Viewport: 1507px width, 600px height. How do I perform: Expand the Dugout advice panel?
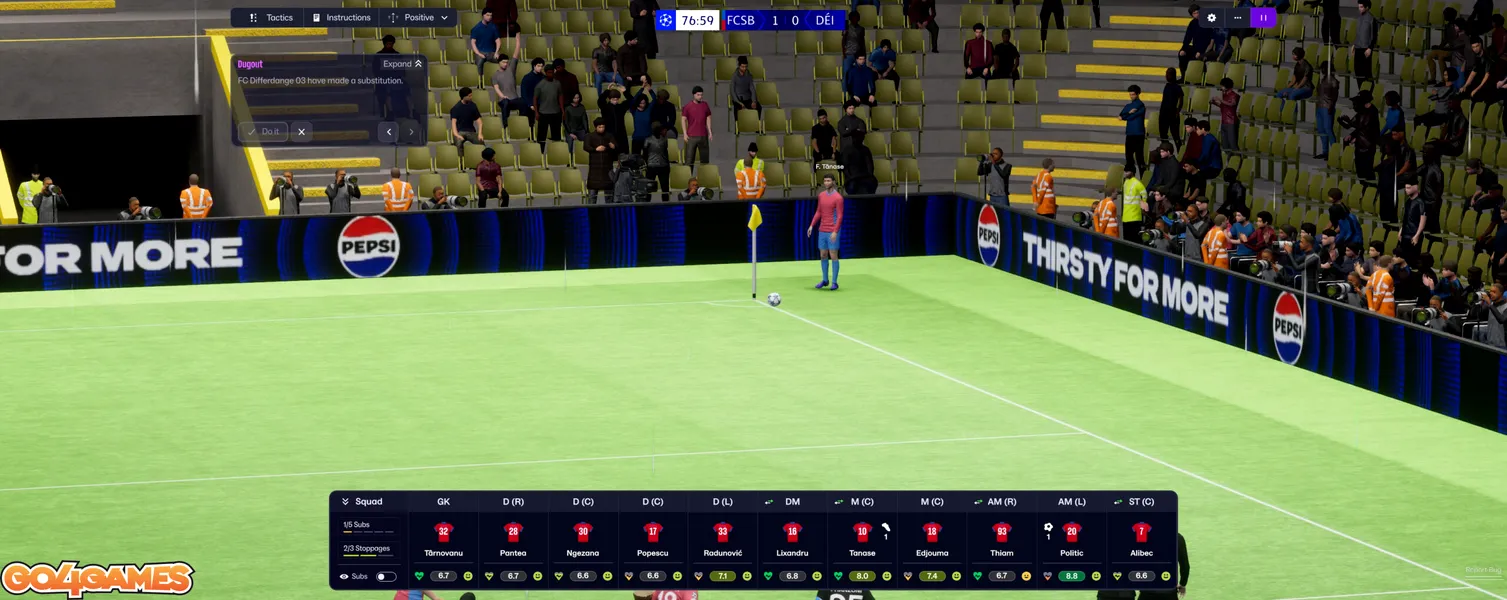(402, 64)
